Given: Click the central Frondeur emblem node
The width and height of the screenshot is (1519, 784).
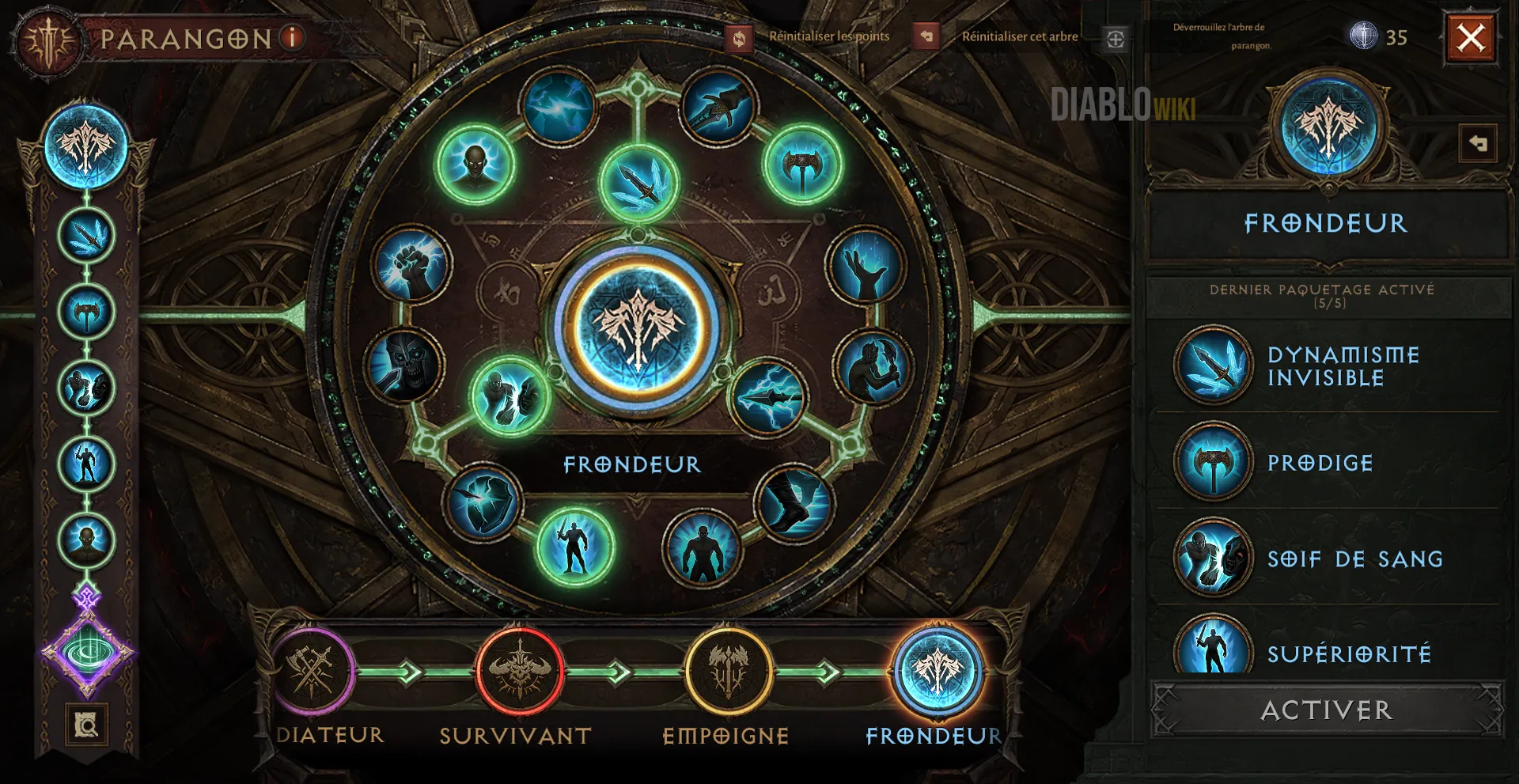Looking at the screenshot, I should point(638,328).
